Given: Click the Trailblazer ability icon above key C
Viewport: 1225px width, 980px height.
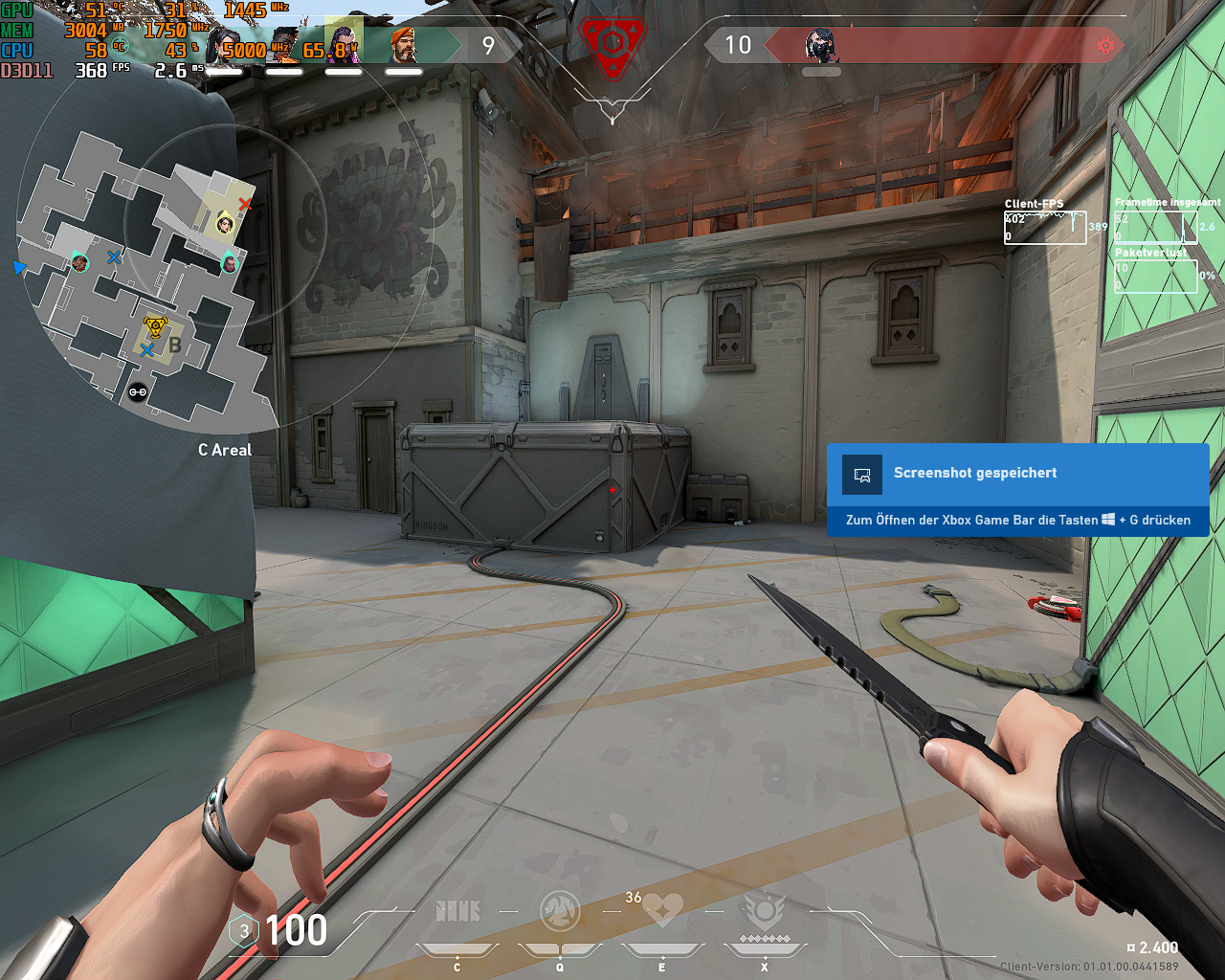Looking at the screenshot, I should pos(457,911).
